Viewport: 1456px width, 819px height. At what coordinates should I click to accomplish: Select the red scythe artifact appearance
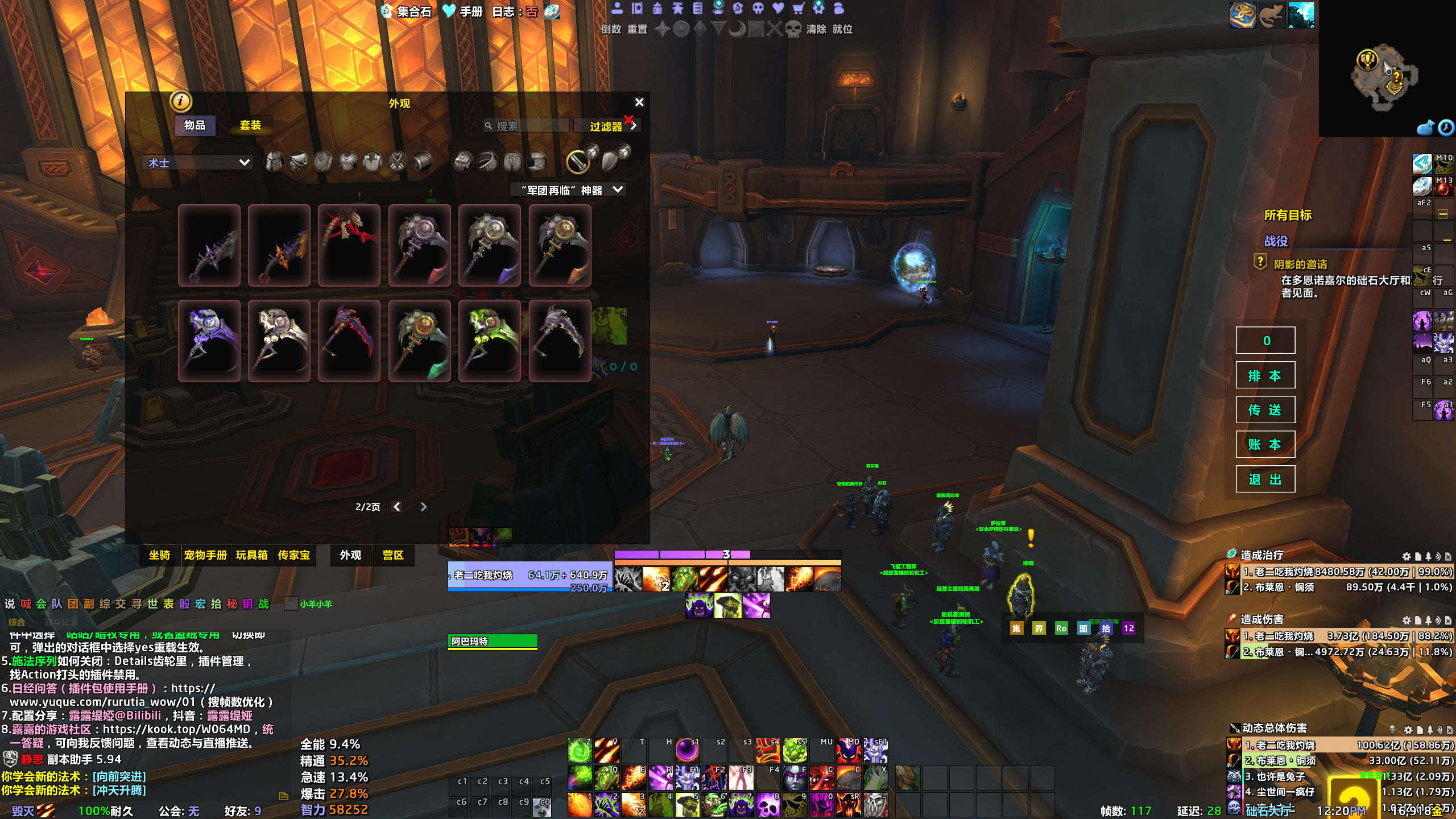click(349, 246)
